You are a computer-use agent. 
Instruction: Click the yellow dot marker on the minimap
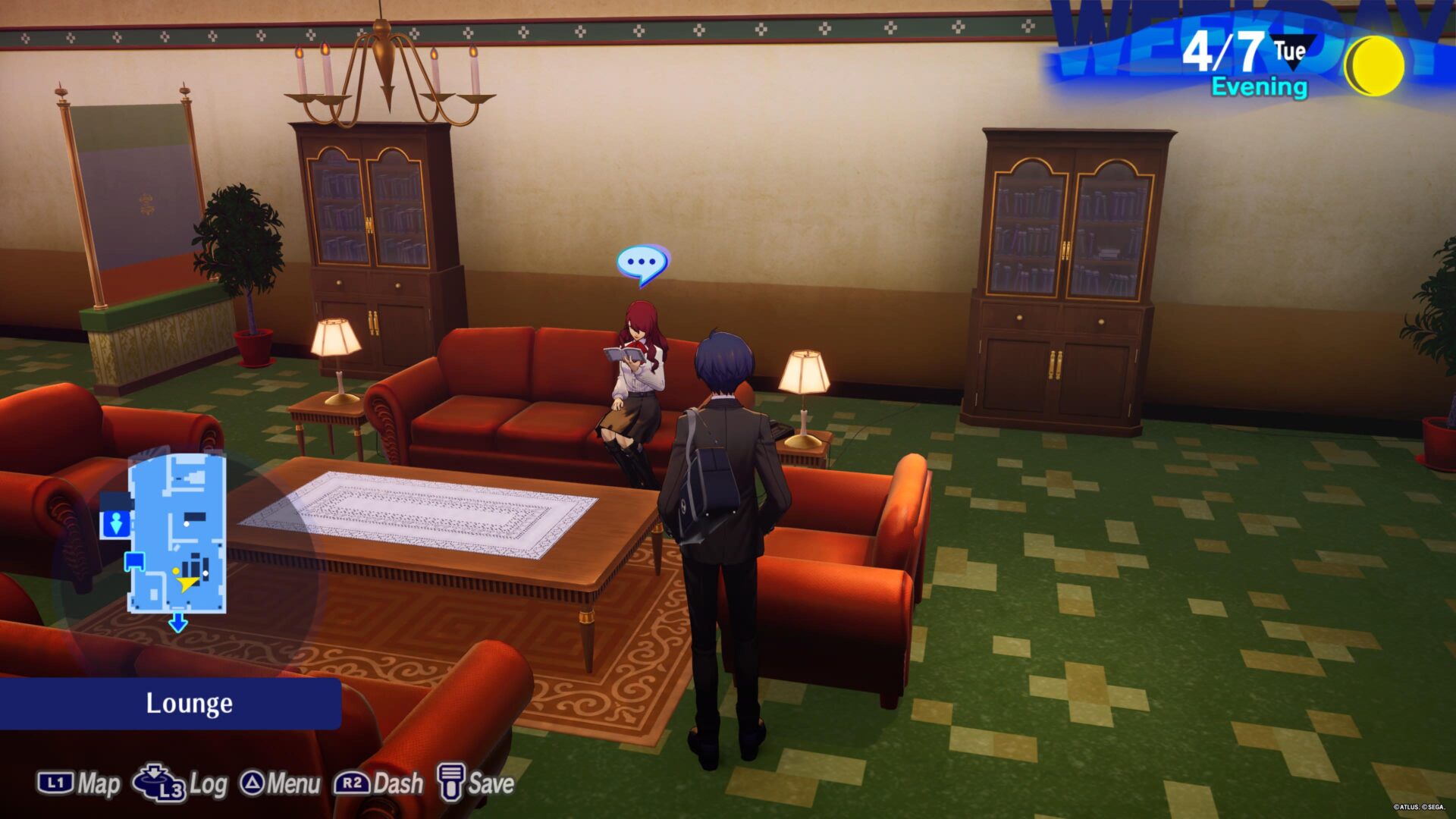[x=175, y=570]
